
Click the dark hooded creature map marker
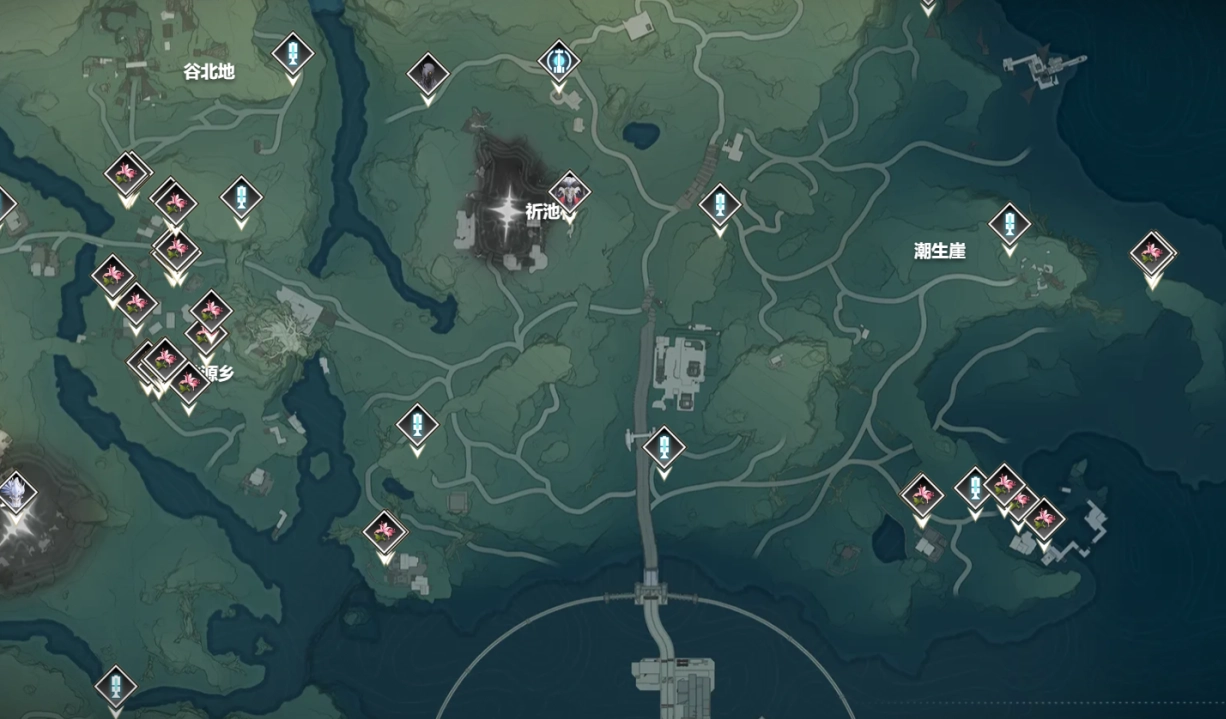(x=427, y=74)
